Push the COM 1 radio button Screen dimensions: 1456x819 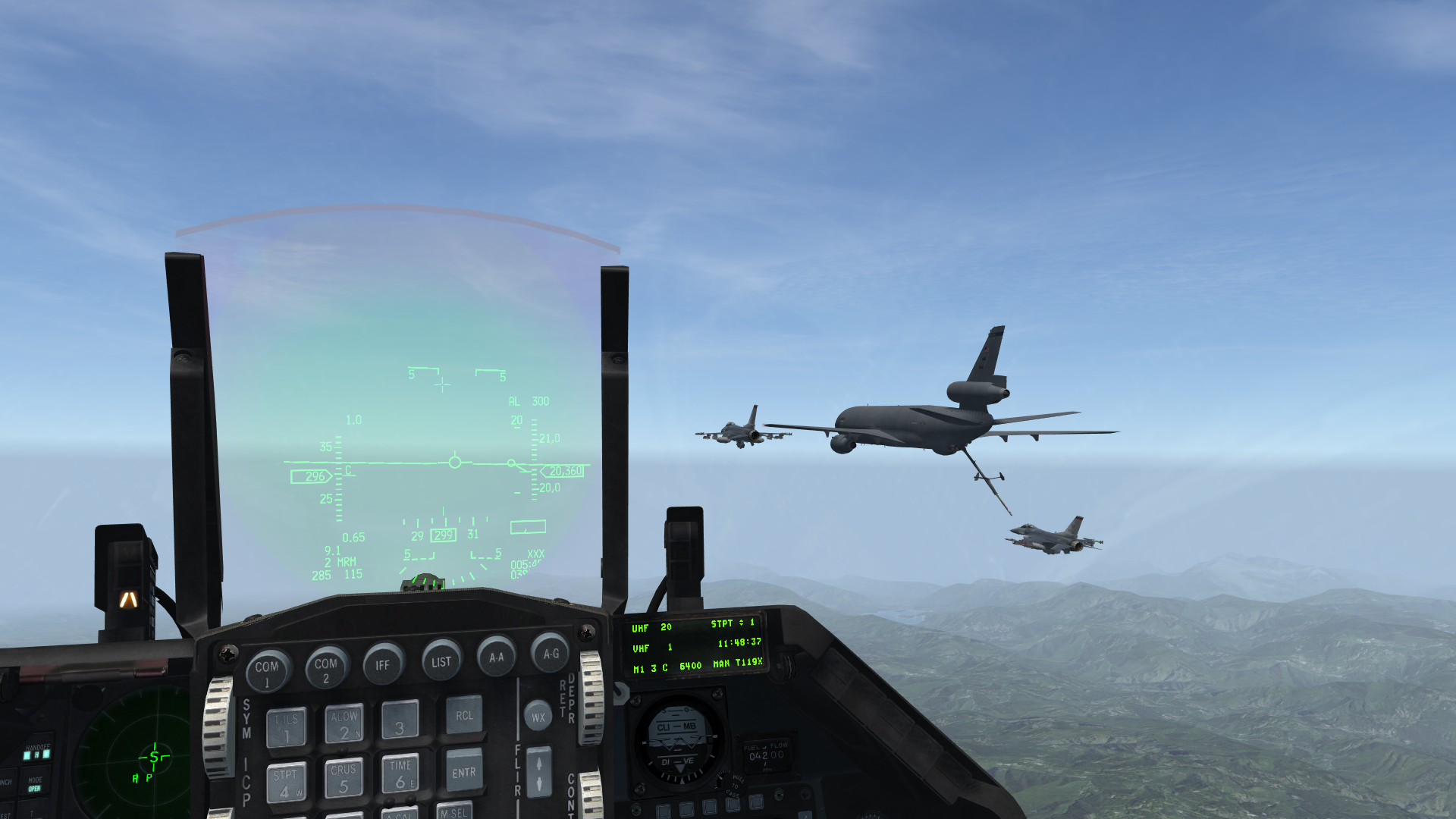click(x=267, y=670)
